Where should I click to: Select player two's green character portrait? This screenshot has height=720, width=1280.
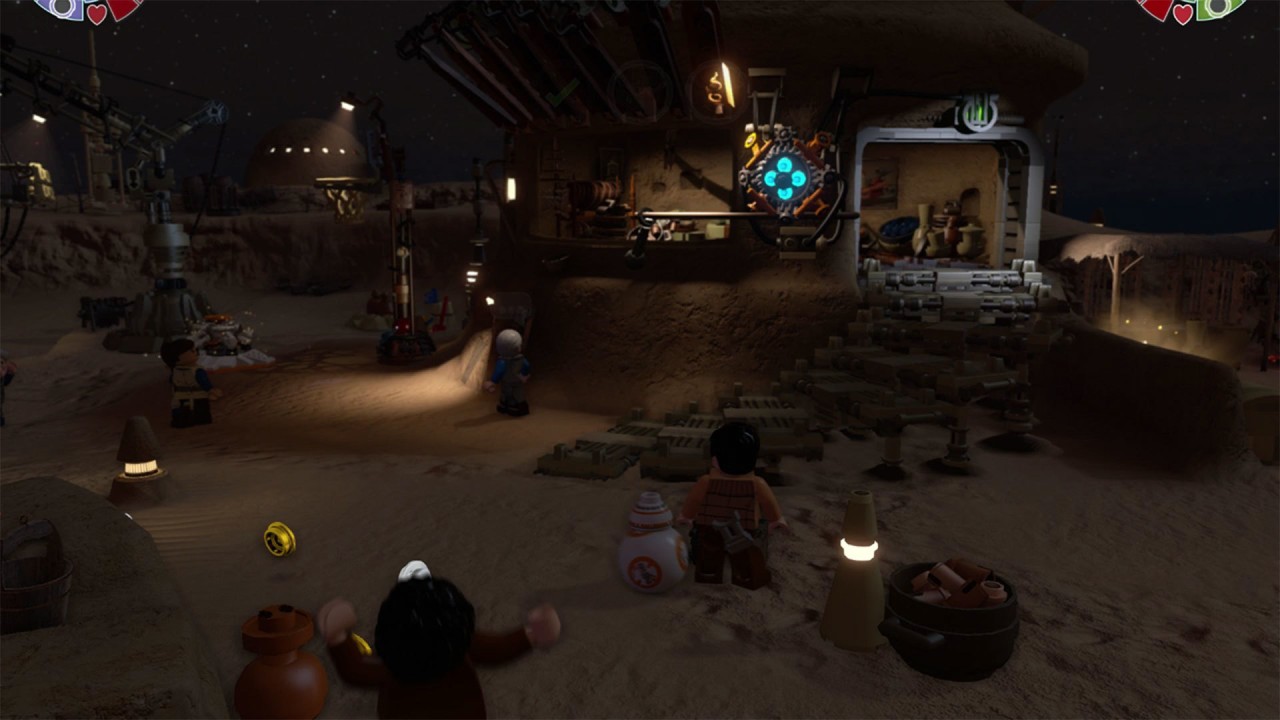pyautogui.click(x=1218, y=5)
